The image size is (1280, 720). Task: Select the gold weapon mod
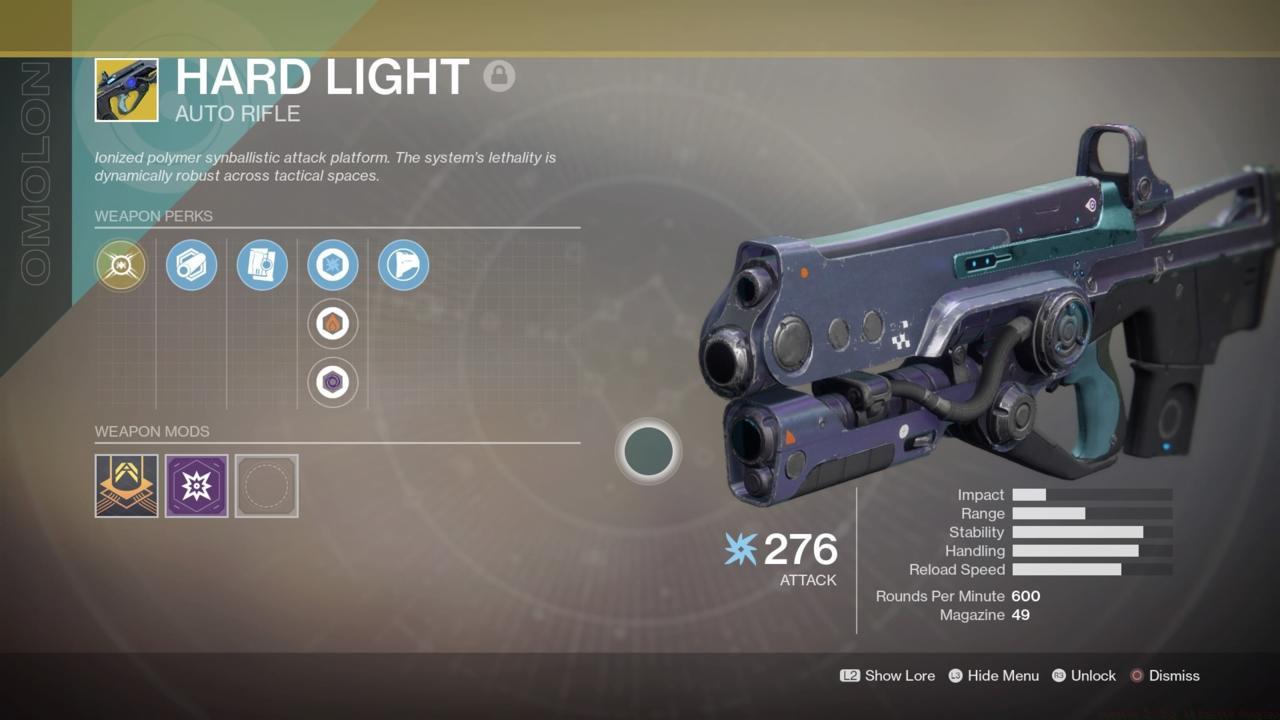[x=126, y=486]
